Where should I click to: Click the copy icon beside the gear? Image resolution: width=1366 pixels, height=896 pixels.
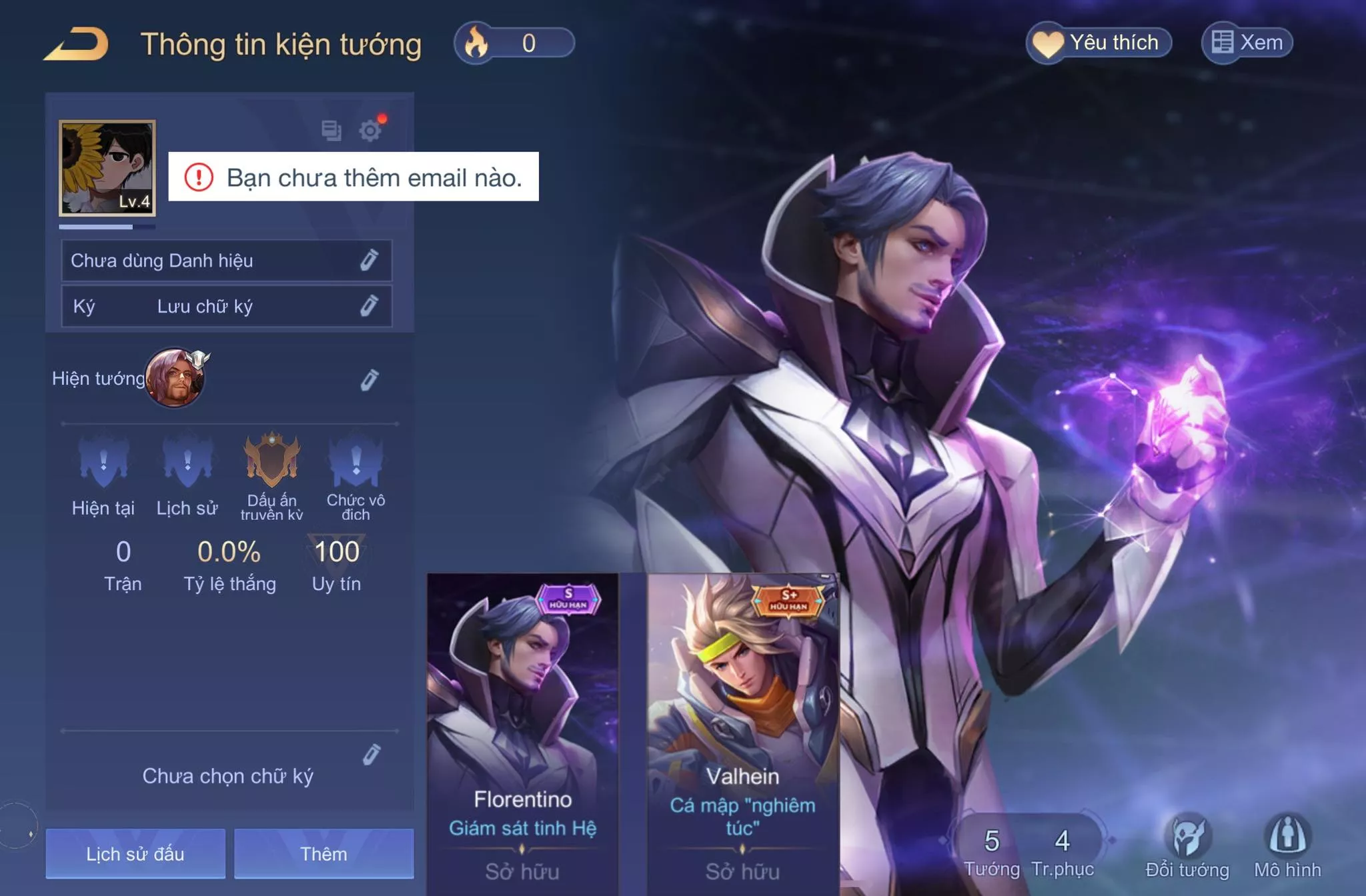tap(331, 130)
